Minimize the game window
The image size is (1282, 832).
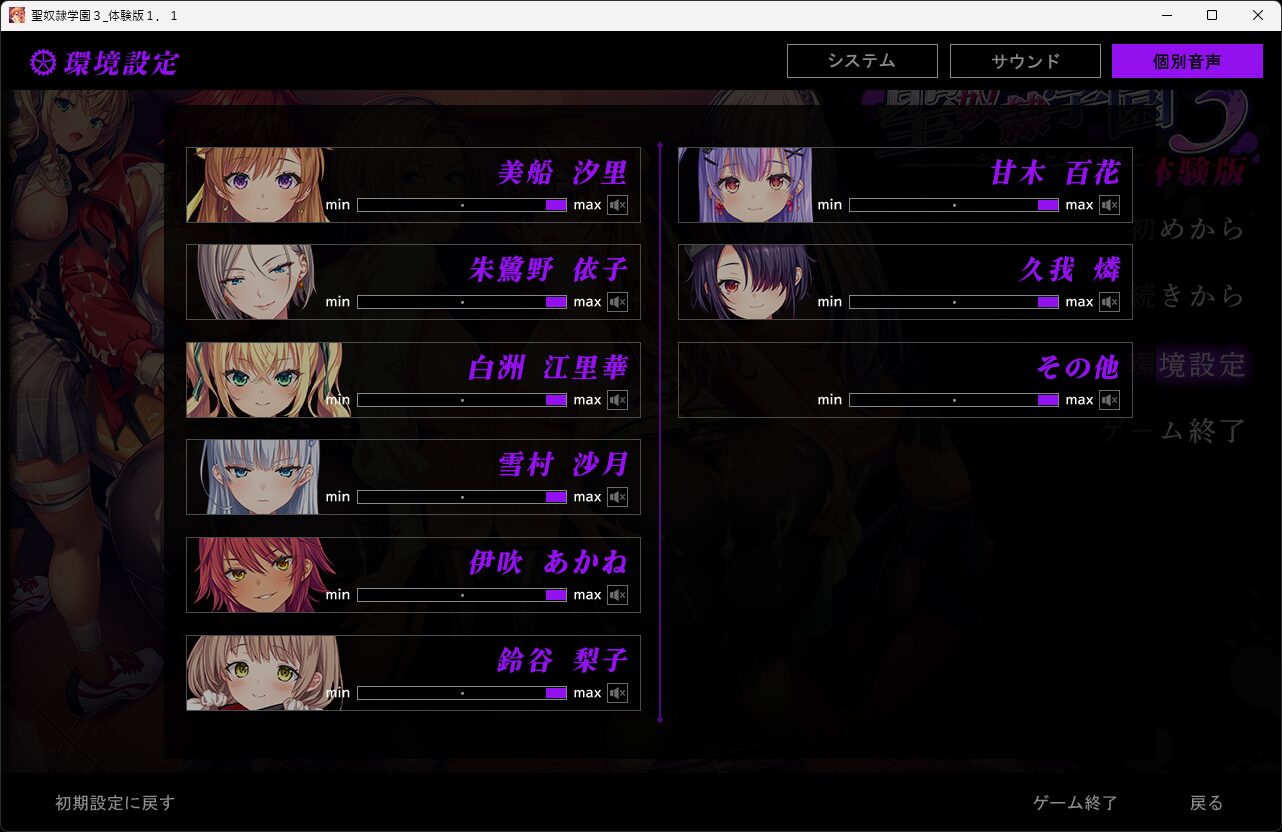(1166, 15)
